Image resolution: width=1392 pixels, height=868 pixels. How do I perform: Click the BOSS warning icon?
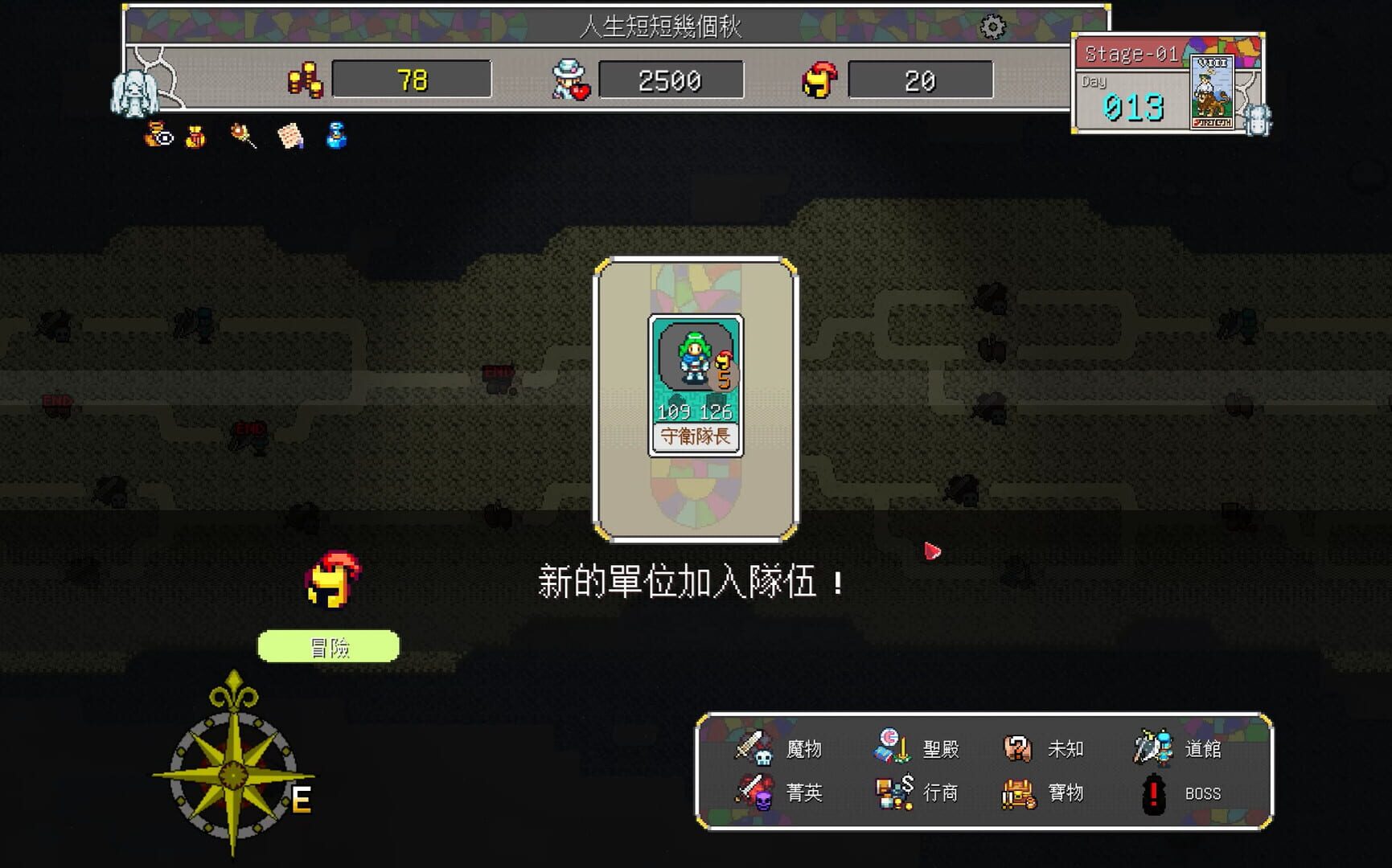1153,793
